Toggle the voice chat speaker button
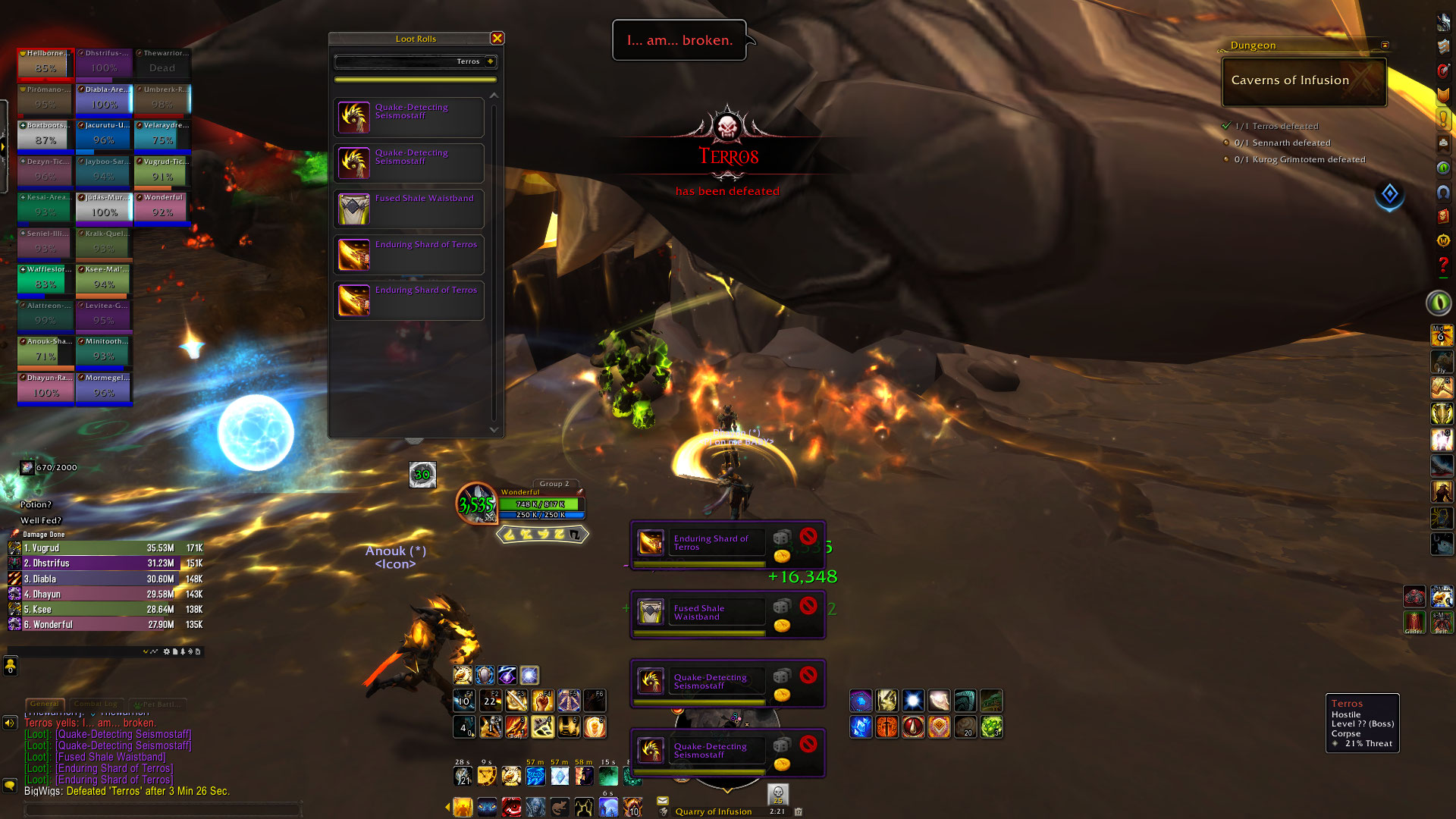 point(10,723)
